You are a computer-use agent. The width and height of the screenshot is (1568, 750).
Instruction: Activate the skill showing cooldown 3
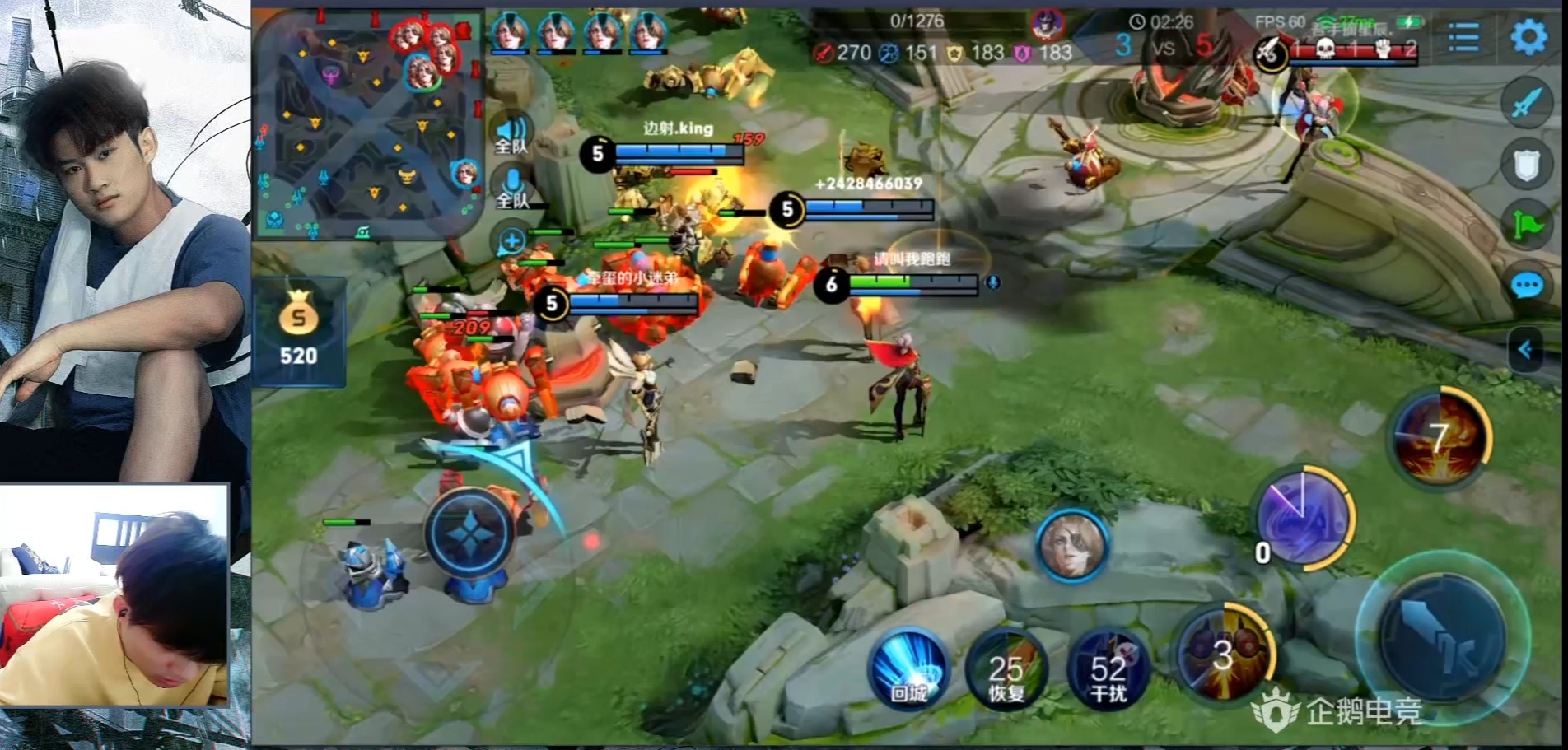[1224, 653]
